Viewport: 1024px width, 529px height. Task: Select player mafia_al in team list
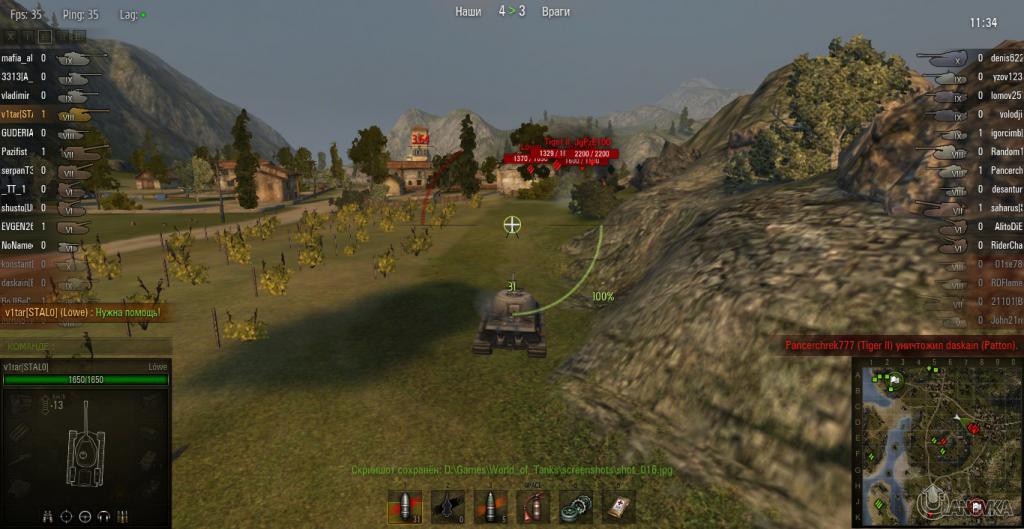click(18, 58)
